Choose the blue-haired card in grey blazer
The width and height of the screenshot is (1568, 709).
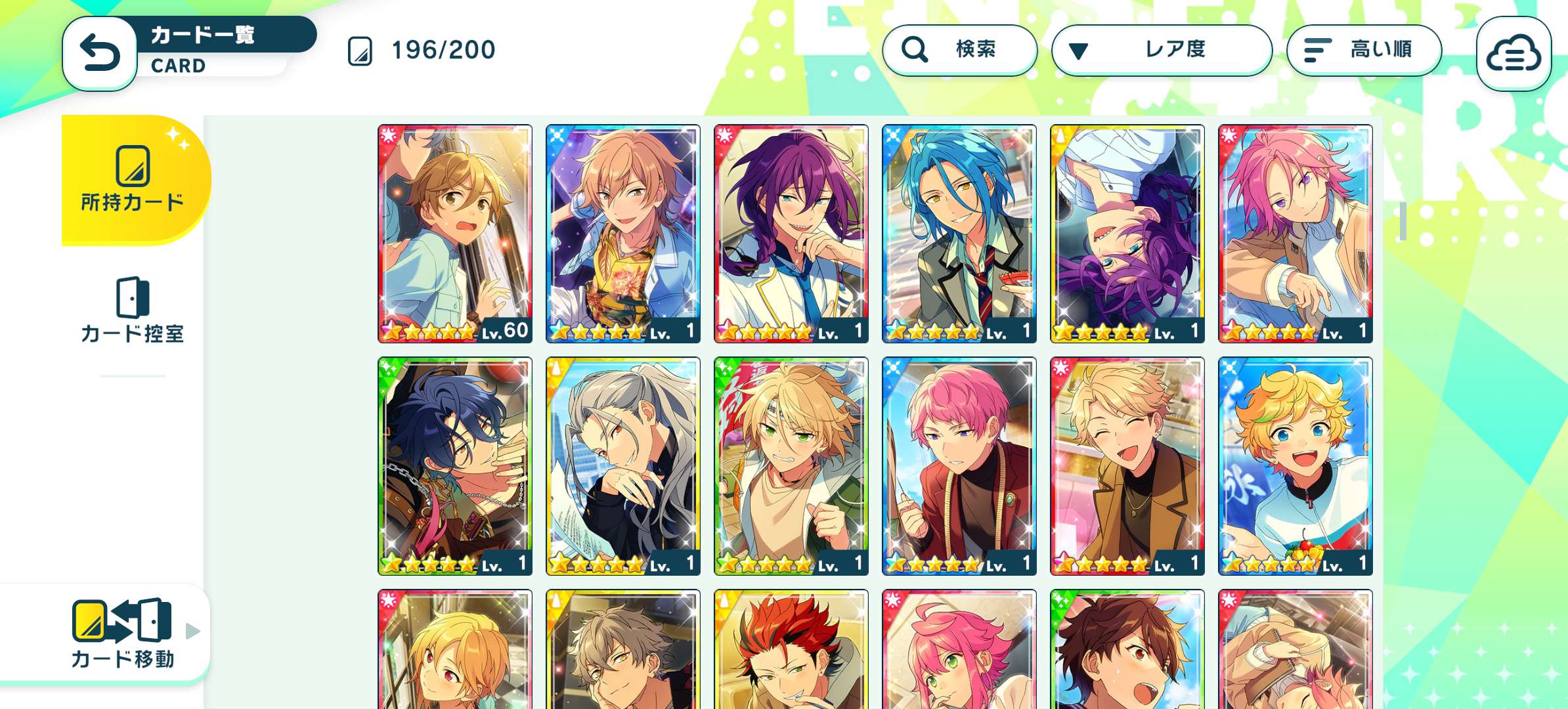959,233
